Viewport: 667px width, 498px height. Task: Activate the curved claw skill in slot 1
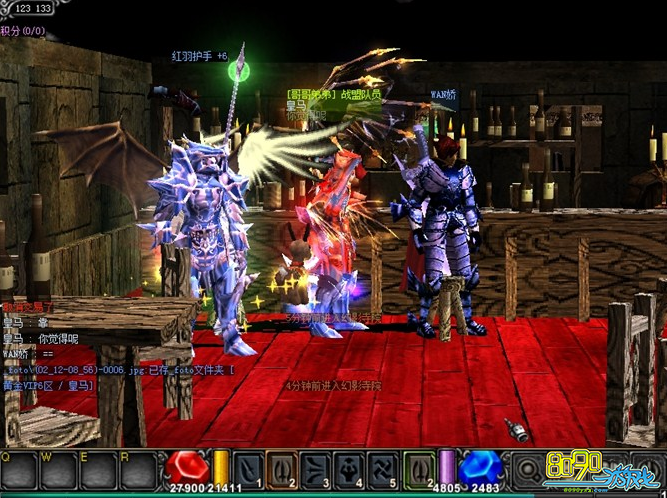(x=247, y=469)
